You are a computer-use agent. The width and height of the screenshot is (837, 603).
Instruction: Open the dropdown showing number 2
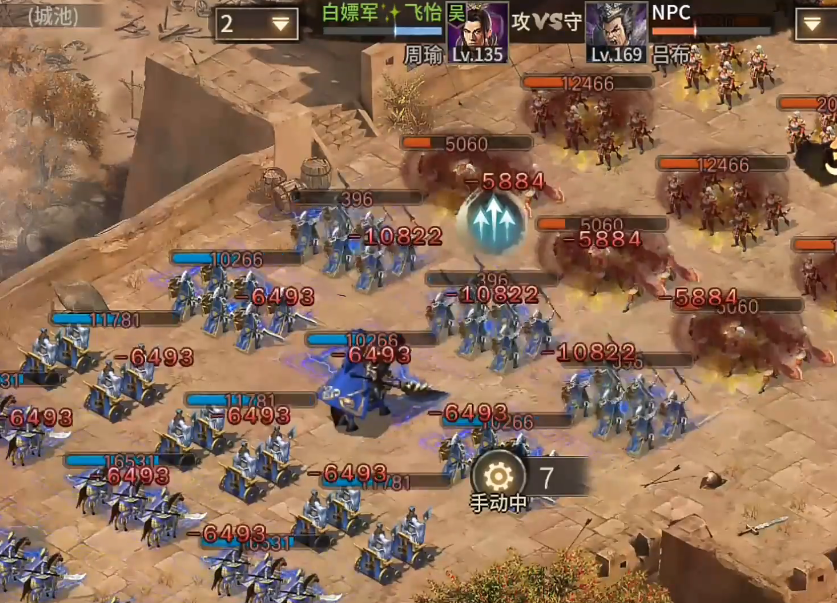point(256,24)
